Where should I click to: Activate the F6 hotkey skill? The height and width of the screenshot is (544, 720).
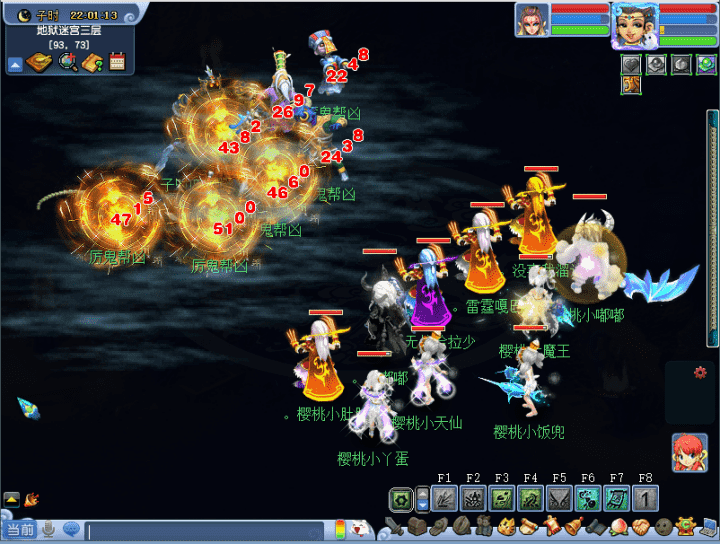[589, 497]
